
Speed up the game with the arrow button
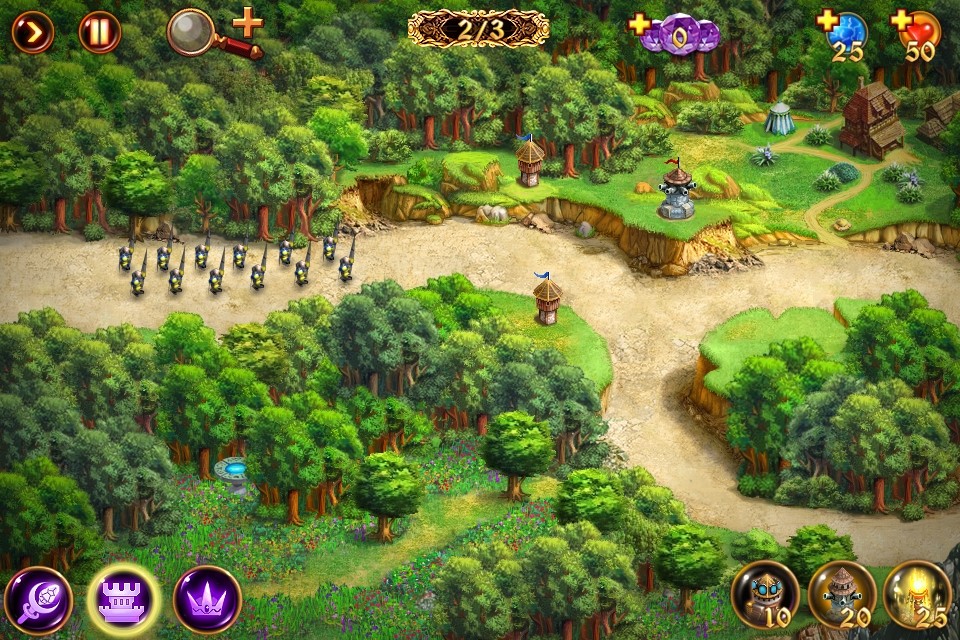[32, 32]
